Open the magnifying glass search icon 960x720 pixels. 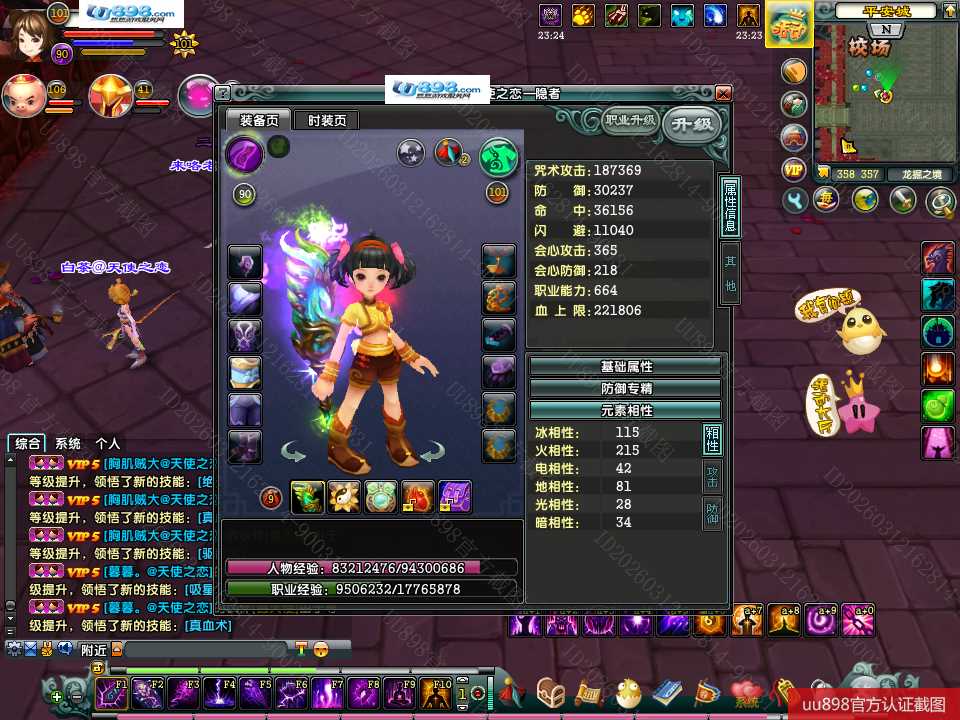(940, 203)
